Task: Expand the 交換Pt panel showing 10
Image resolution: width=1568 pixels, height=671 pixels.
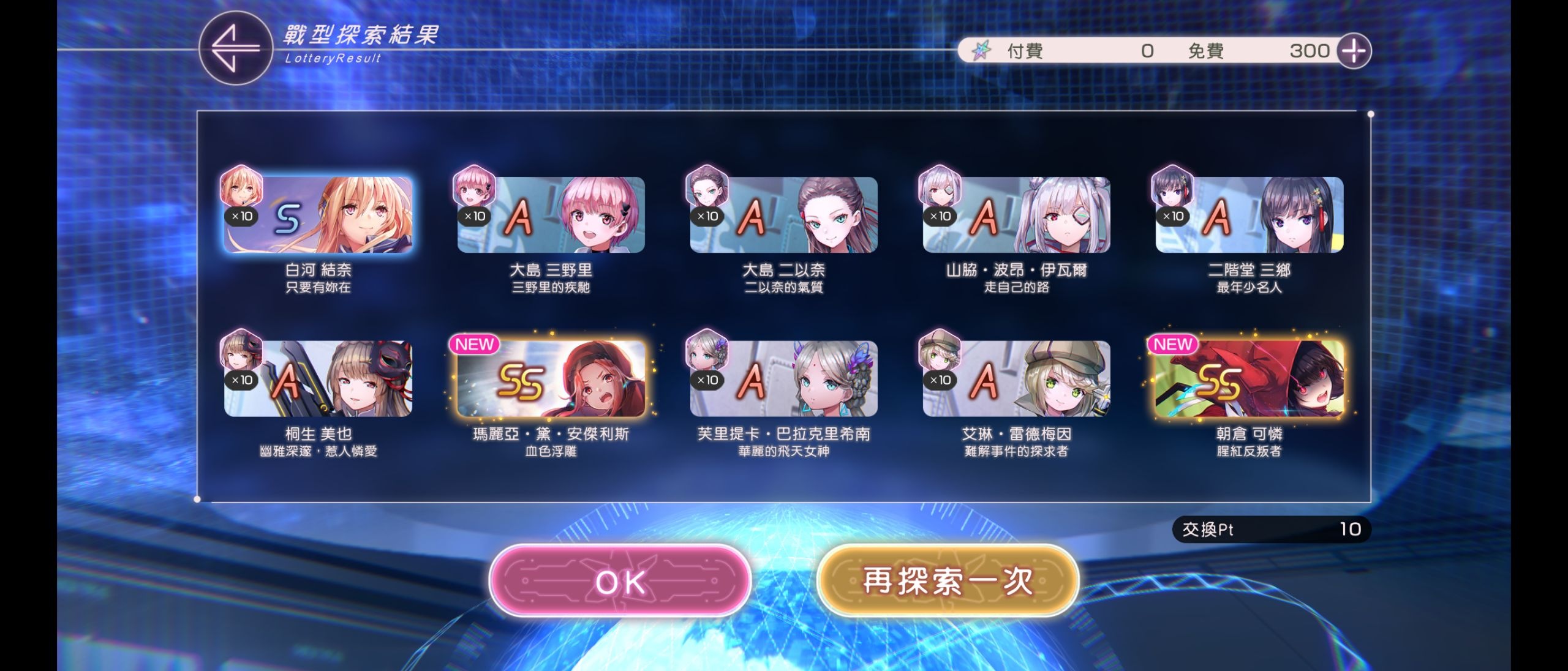Action: 1272,529
